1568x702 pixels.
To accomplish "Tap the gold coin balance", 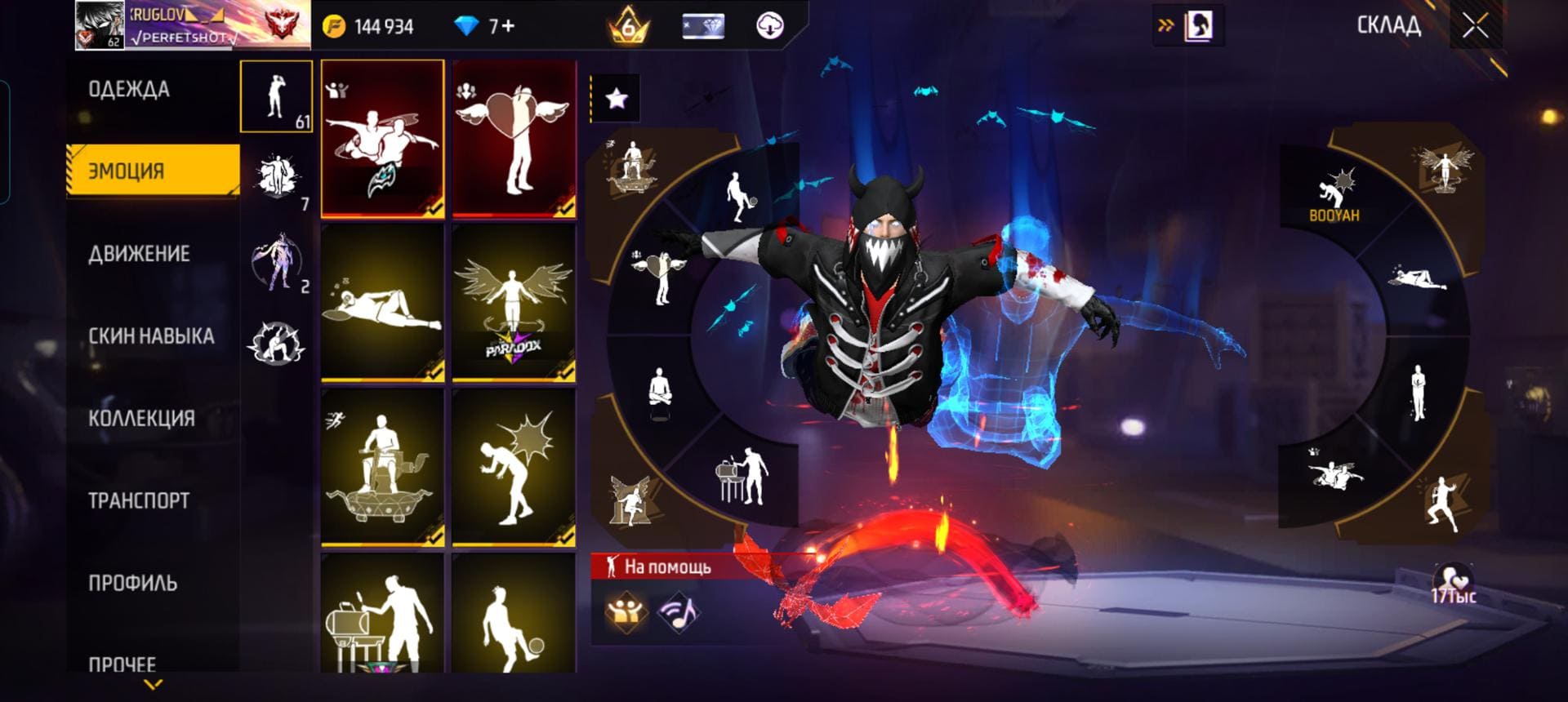I will pos(369,27).
